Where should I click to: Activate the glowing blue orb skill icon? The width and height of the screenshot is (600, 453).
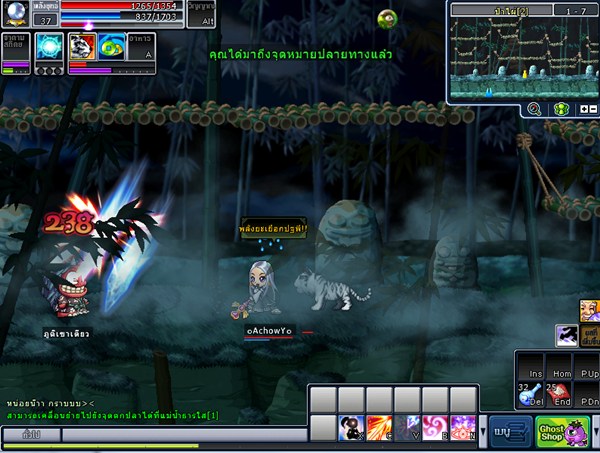(x=49, y=46)
